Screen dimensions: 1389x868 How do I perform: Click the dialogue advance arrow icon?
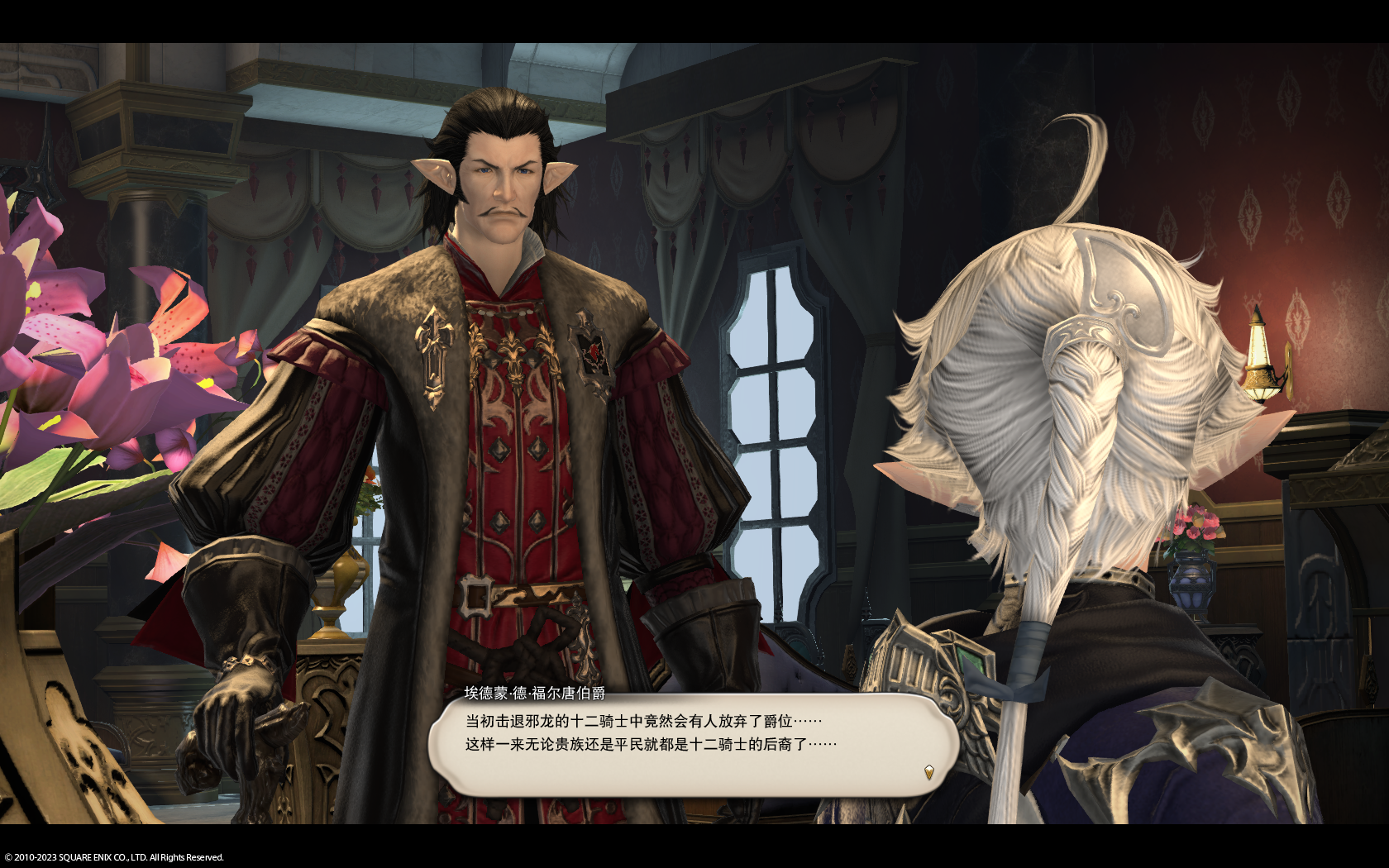(928, 772)
